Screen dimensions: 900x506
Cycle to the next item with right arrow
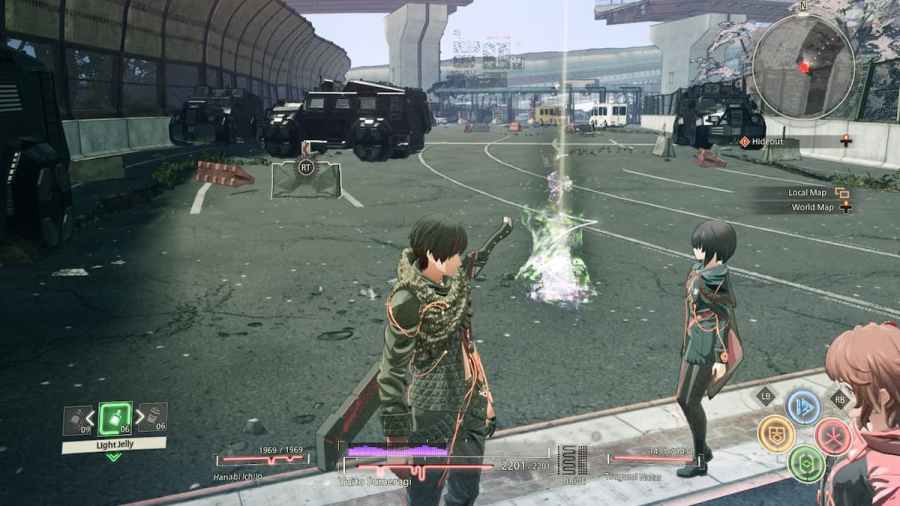point(140,418)
